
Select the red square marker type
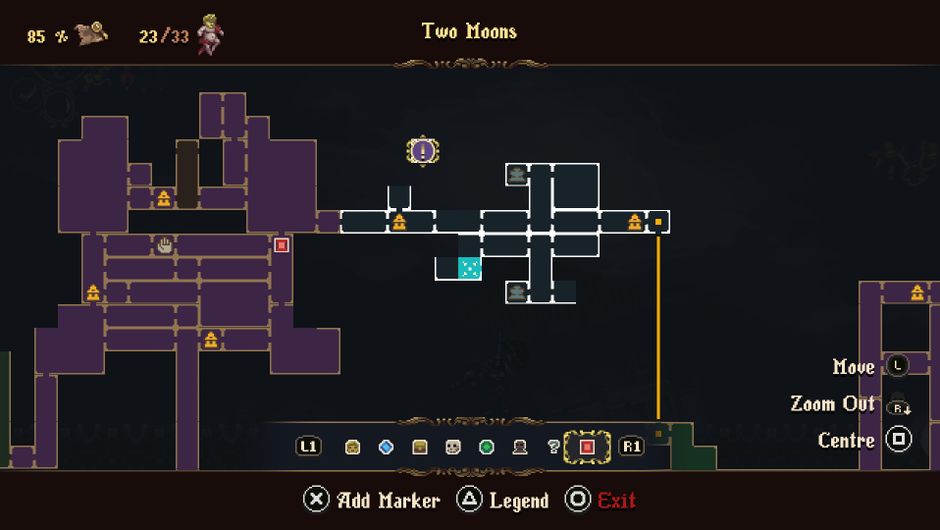pos(587,447)
